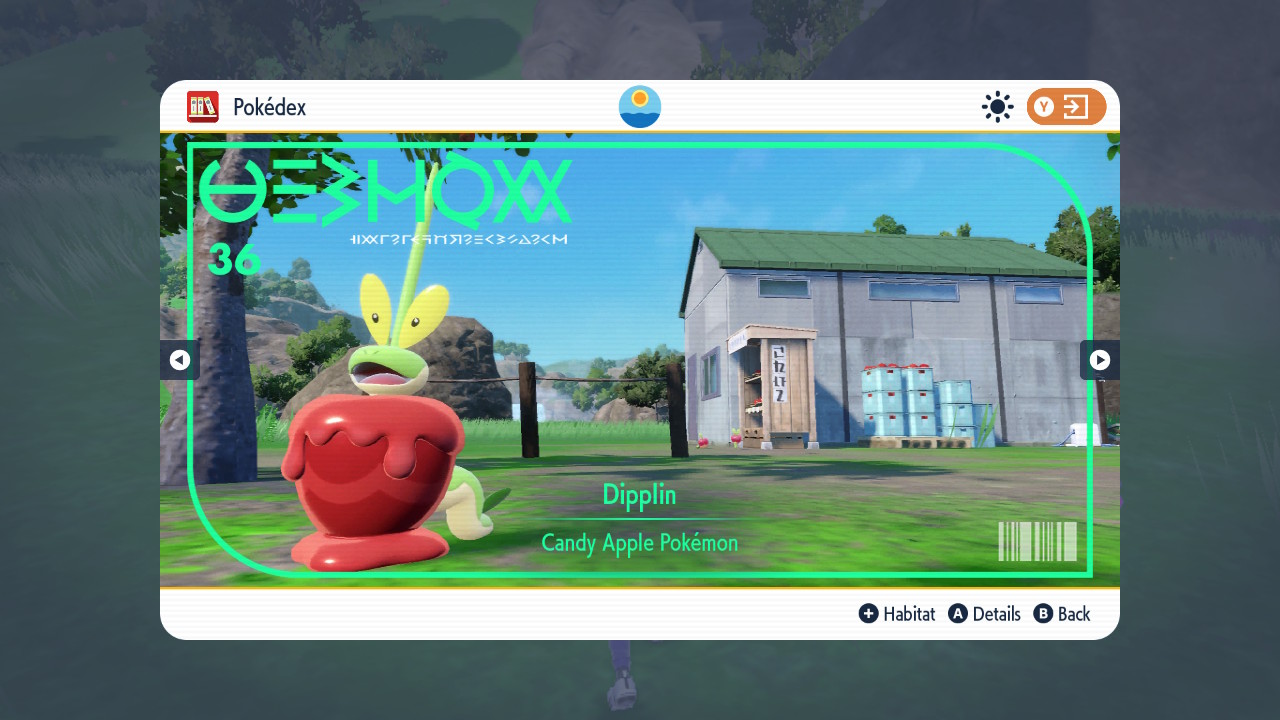The width and height of the screenshot is (1280, 720).
Task: Select the sun weather icon near top right
Action: pos(997,107)
